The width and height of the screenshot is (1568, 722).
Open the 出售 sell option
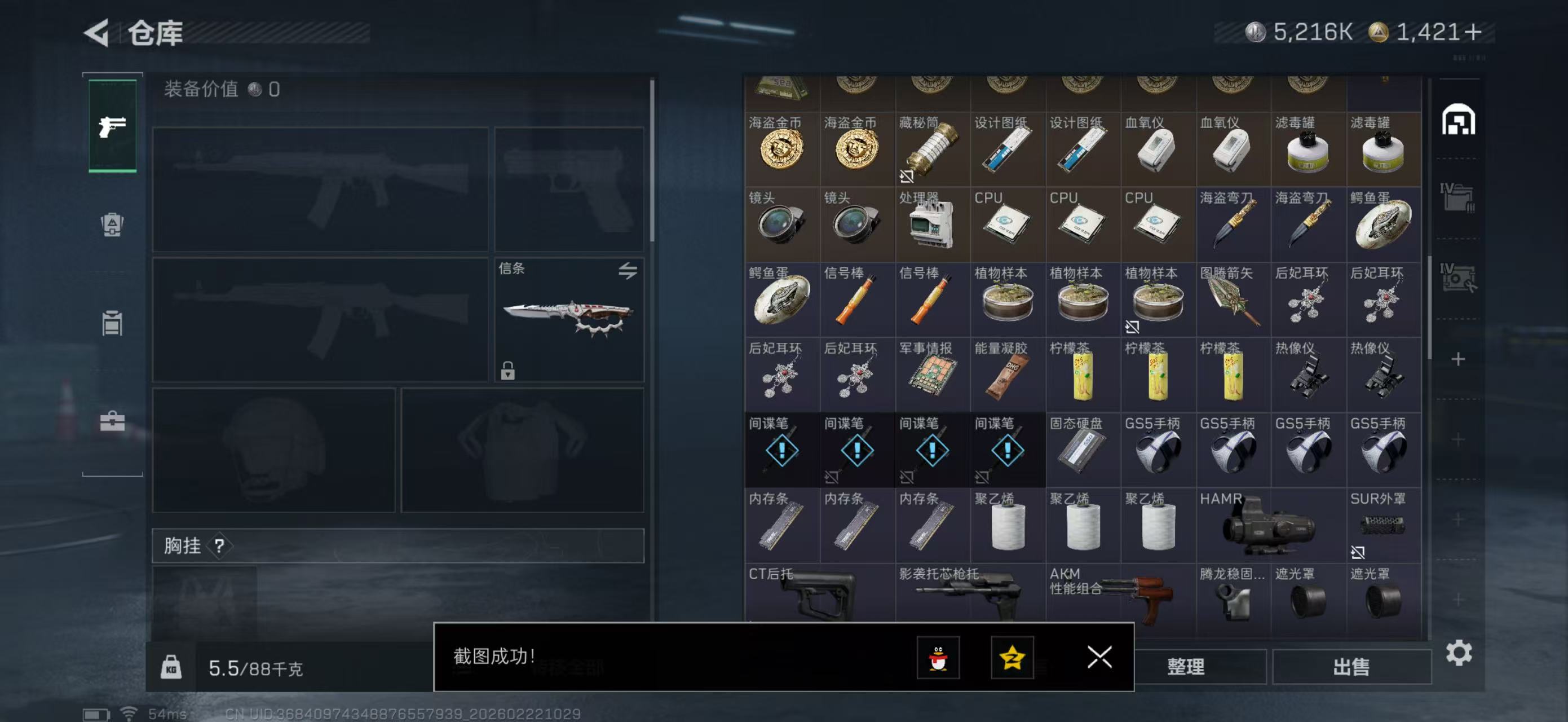(1351, 667)
